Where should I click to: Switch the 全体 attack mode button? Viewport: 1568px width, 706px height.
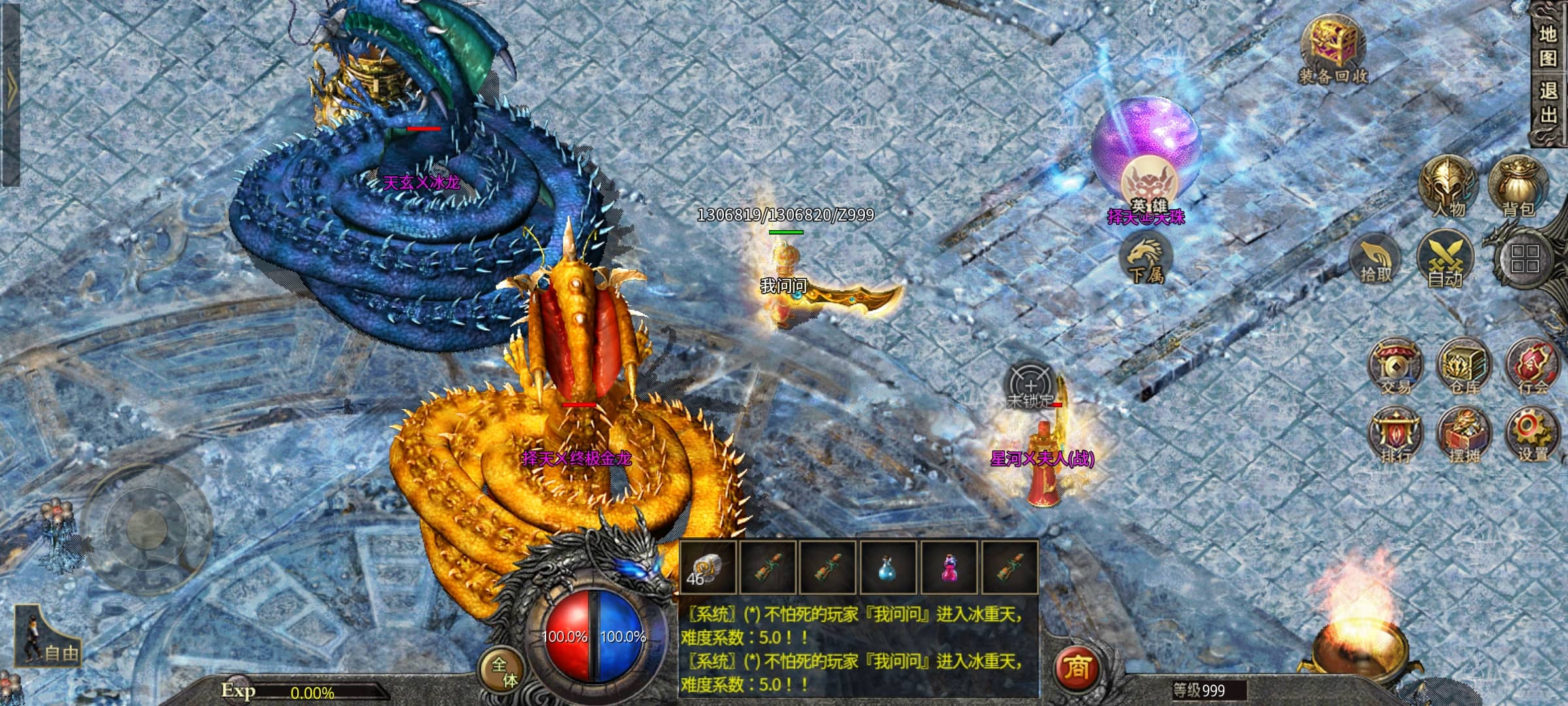pyautogui.click(x=504, y=673)
